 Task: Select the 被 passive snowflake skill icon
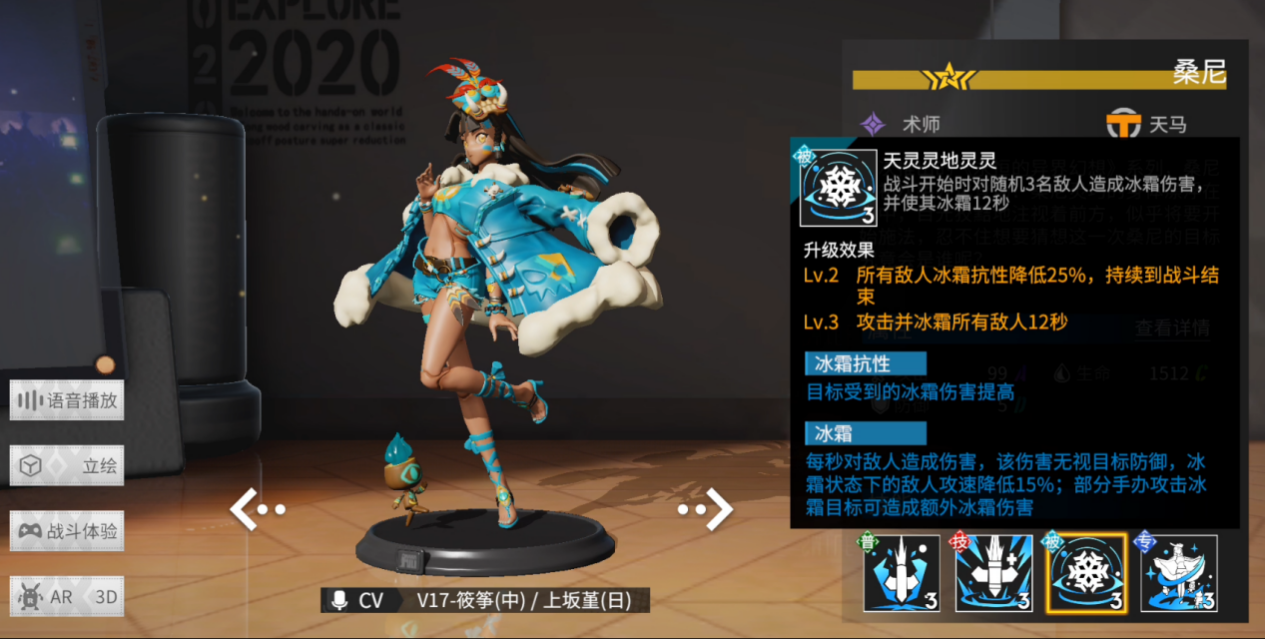click(x=1085, y=574)
